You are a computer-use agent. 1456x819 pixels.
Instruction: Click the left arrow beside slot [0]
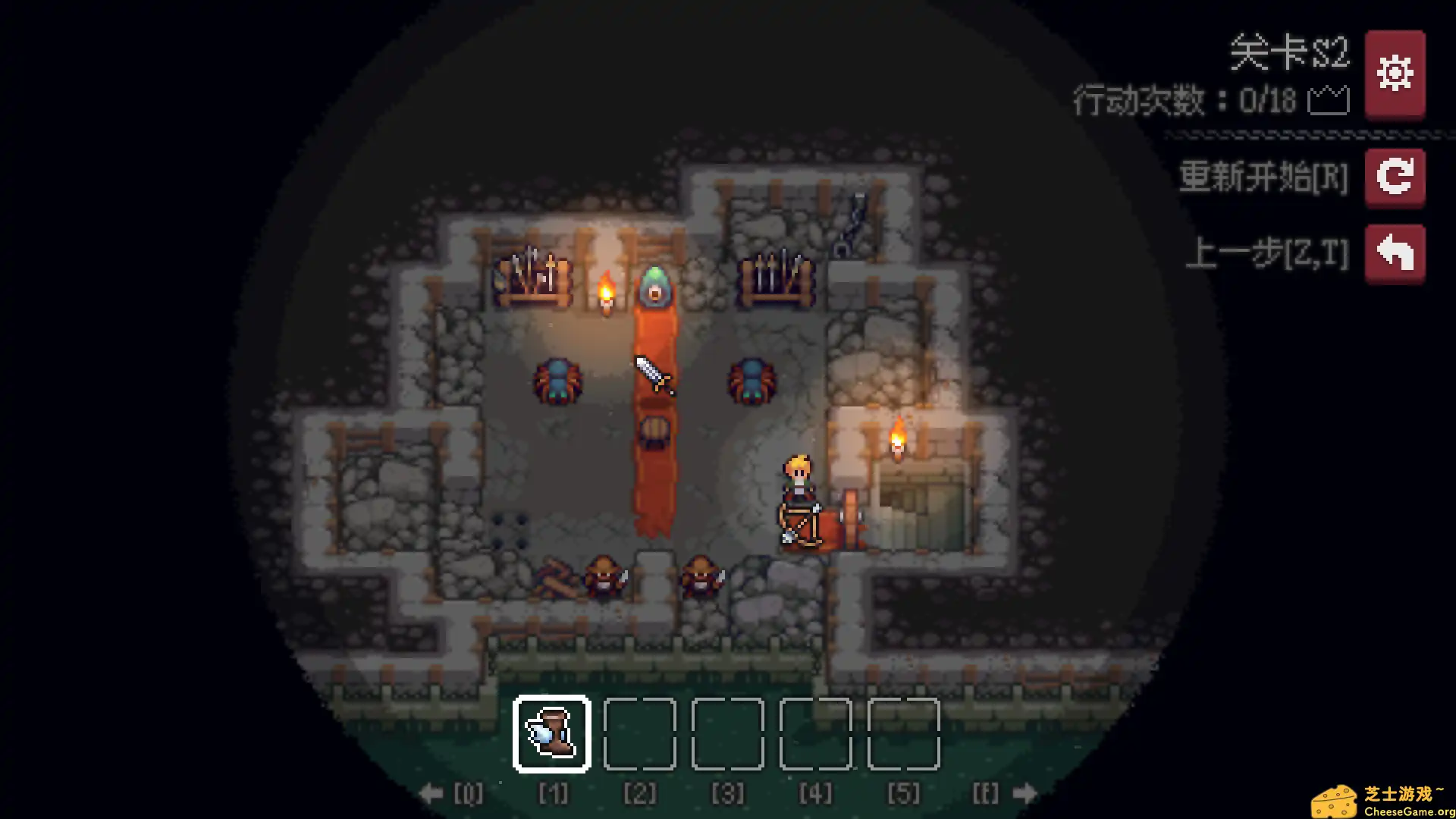coord(432,793)
